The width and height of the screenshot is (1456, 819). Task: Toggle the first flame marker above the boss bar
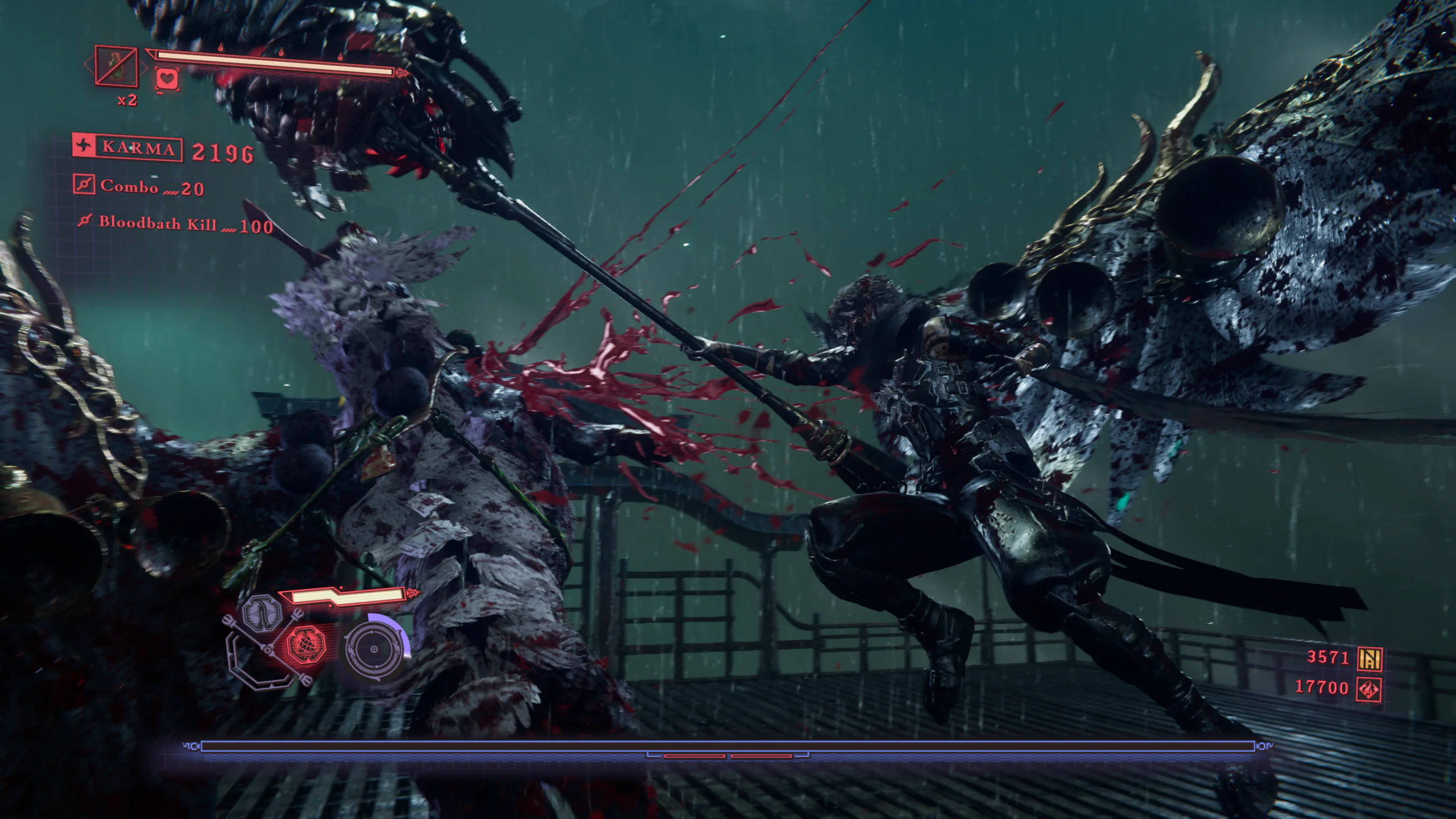[221, 48]
